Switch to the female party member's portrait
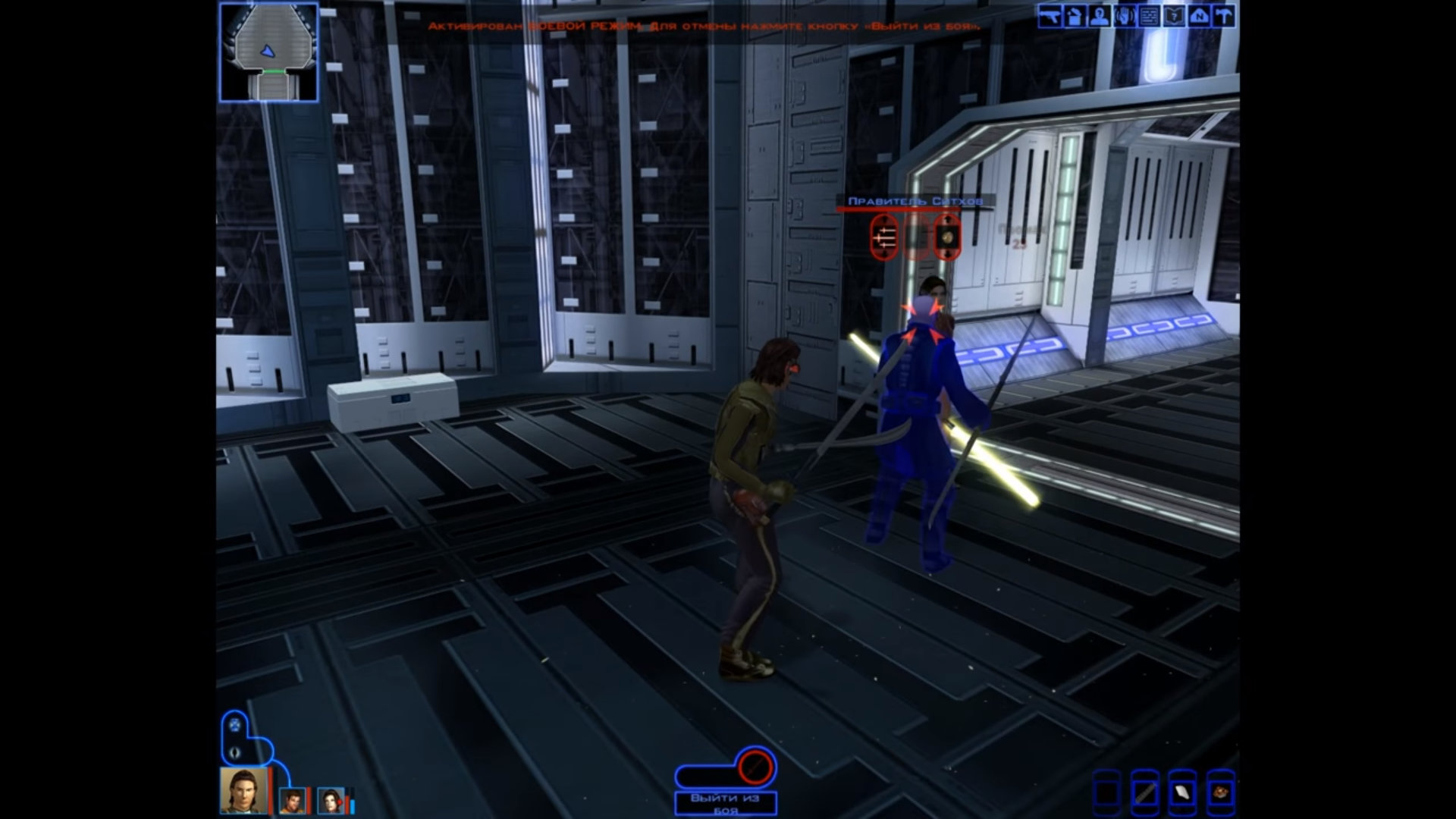Viewport: 1456px width, 819px height. click(x=331, y=800)
